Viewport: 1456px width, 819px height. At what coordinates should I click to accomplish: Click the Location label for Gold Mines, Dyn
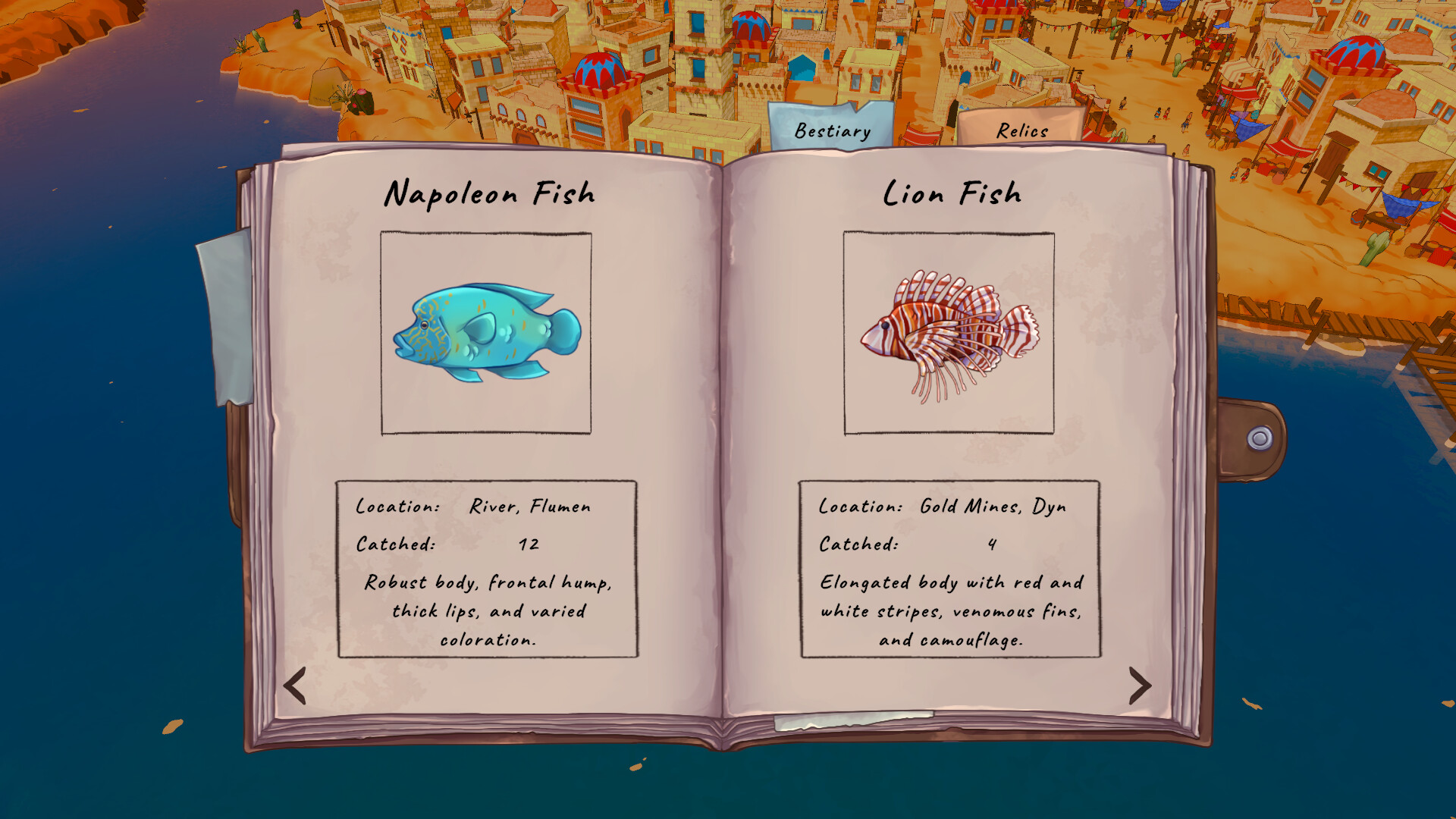[858, 506]
